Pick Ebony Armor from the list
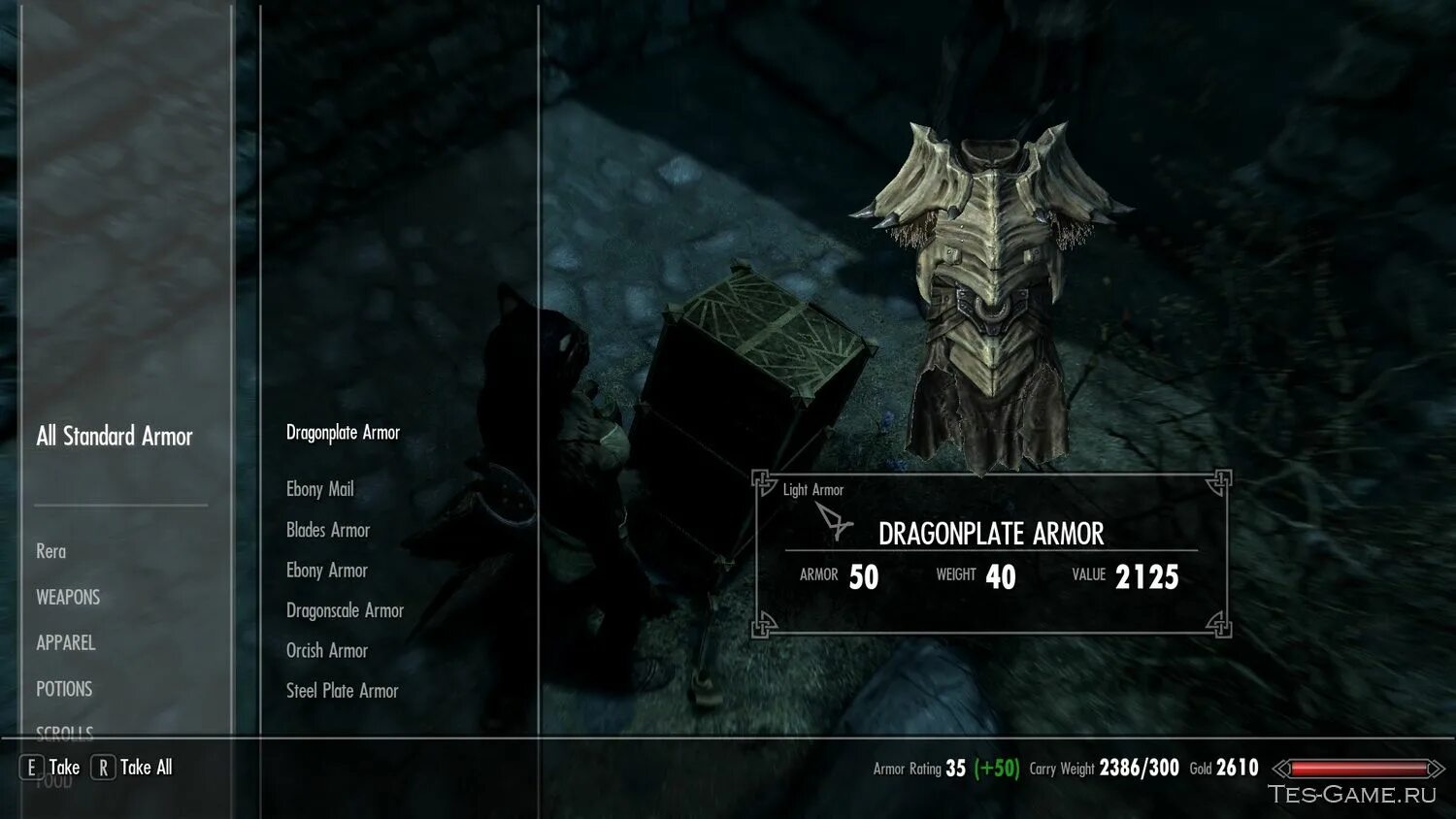This screenshot has height=819, width=1456. (x=326, y=571)
